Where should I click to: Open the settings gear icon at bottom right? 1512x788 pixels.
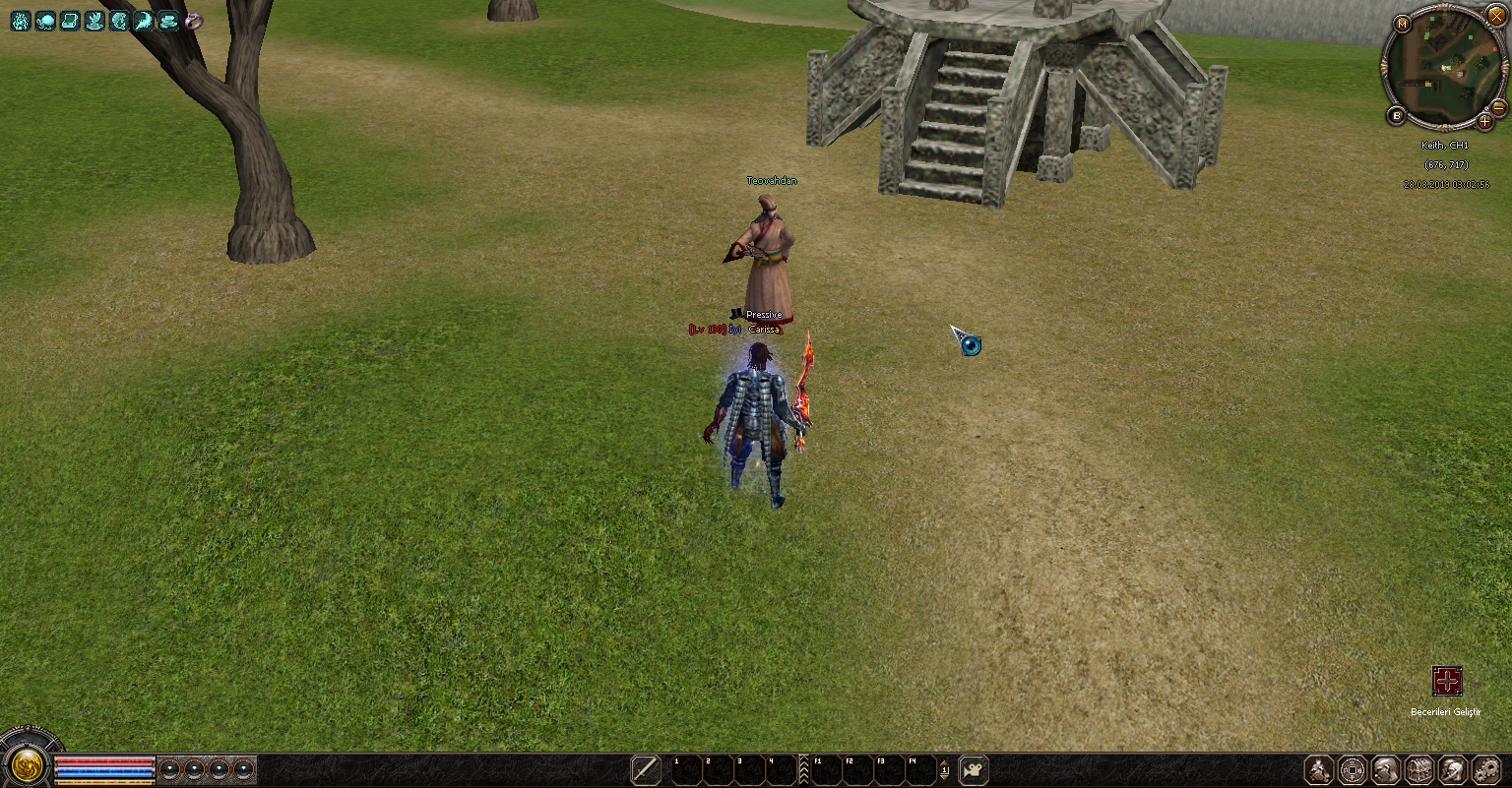tap(1485, 769)
